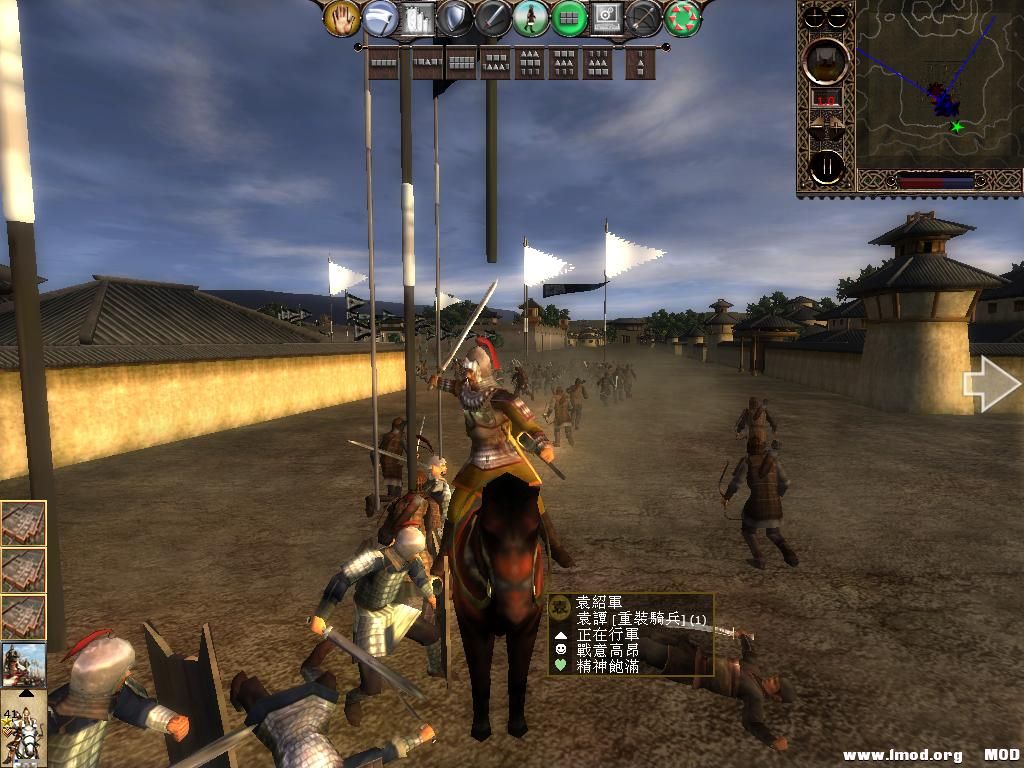Click the green star on the minimap
Image resolution: width=1024 pixels, height=768 pixels.
(957, 127)
